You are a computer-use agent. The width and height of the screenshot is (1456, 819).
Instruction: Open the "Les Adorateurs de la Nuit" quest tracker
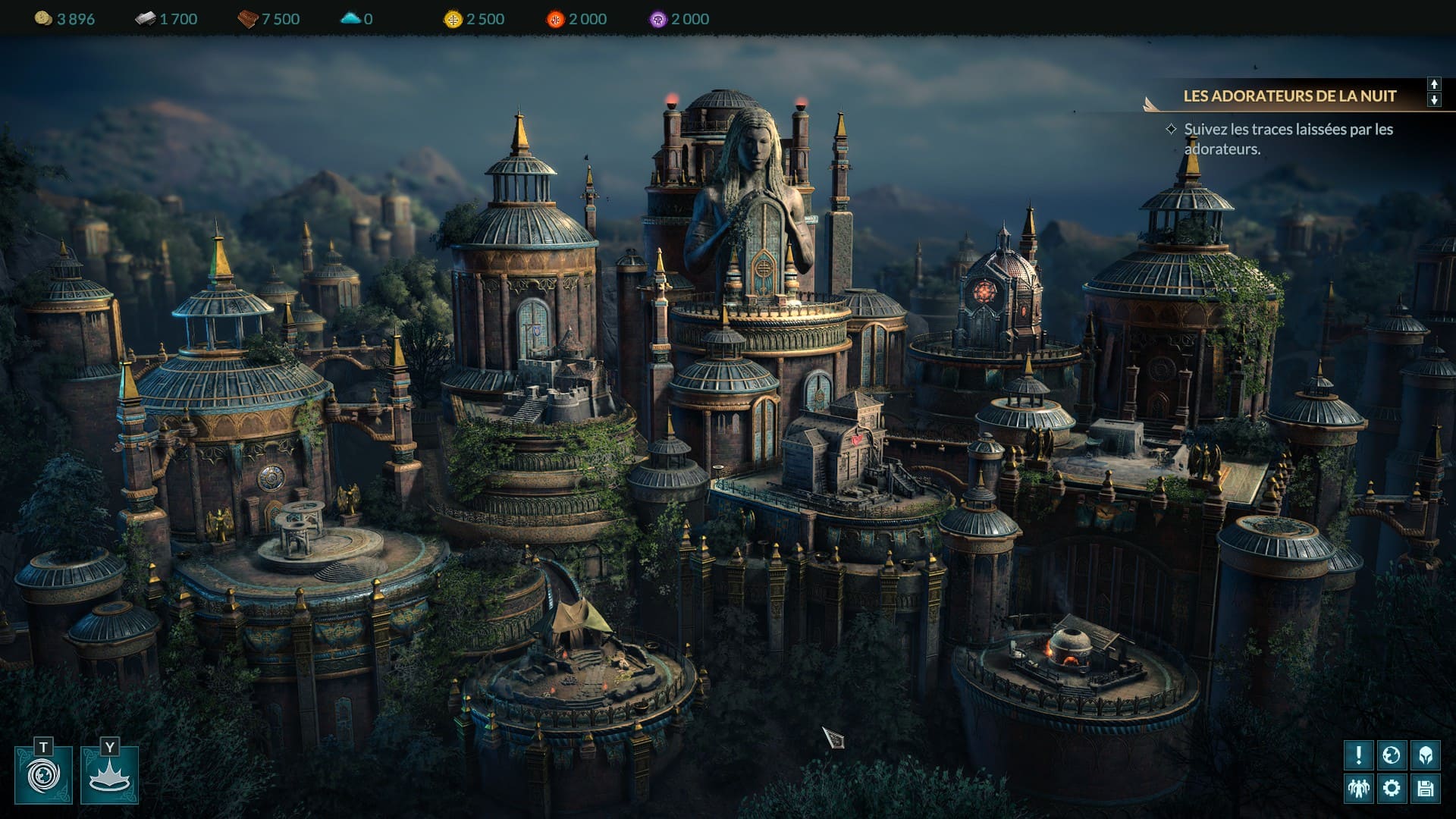click(x=1289, y=96)
